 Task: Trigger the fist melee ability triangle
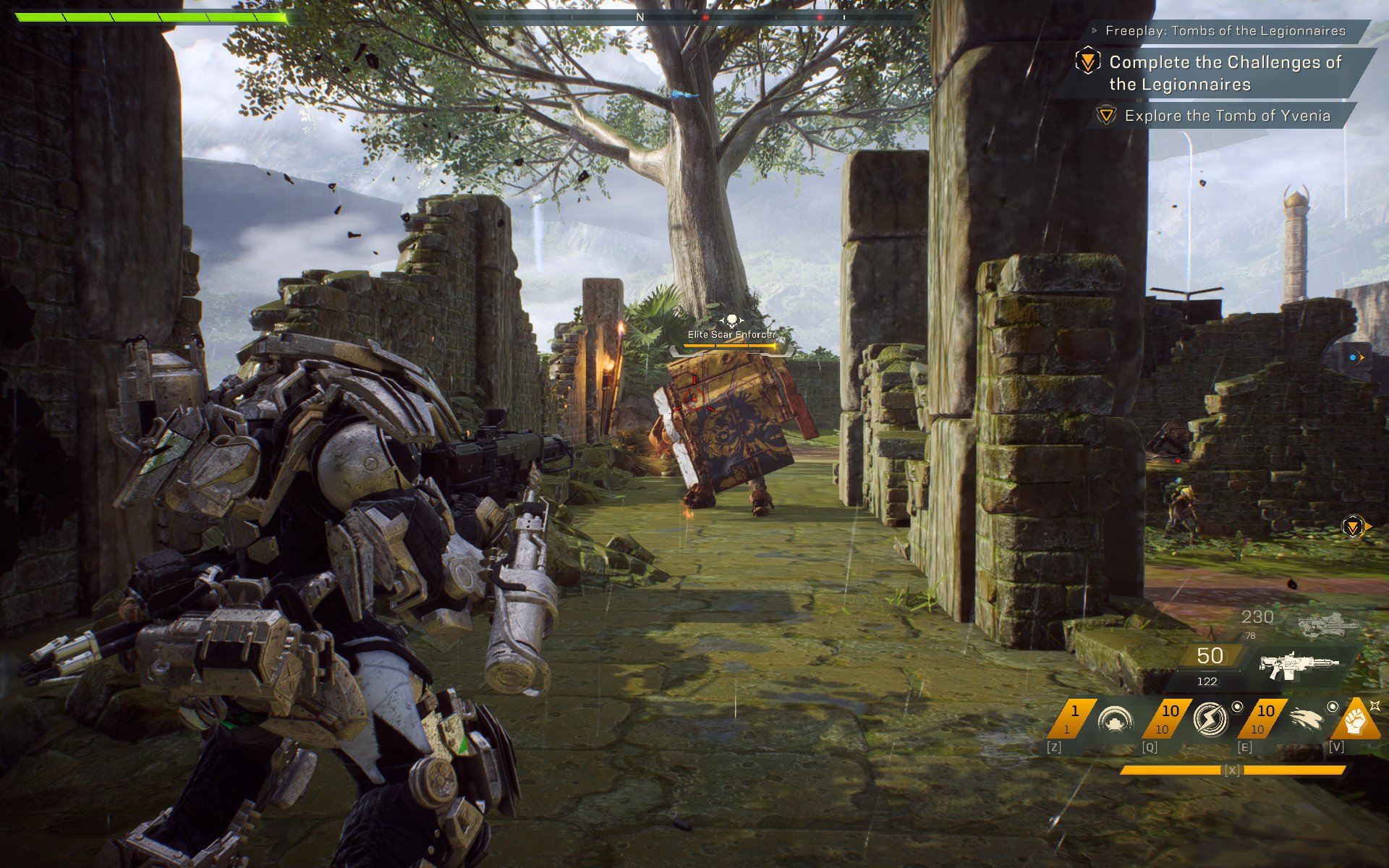[1356, 721]
